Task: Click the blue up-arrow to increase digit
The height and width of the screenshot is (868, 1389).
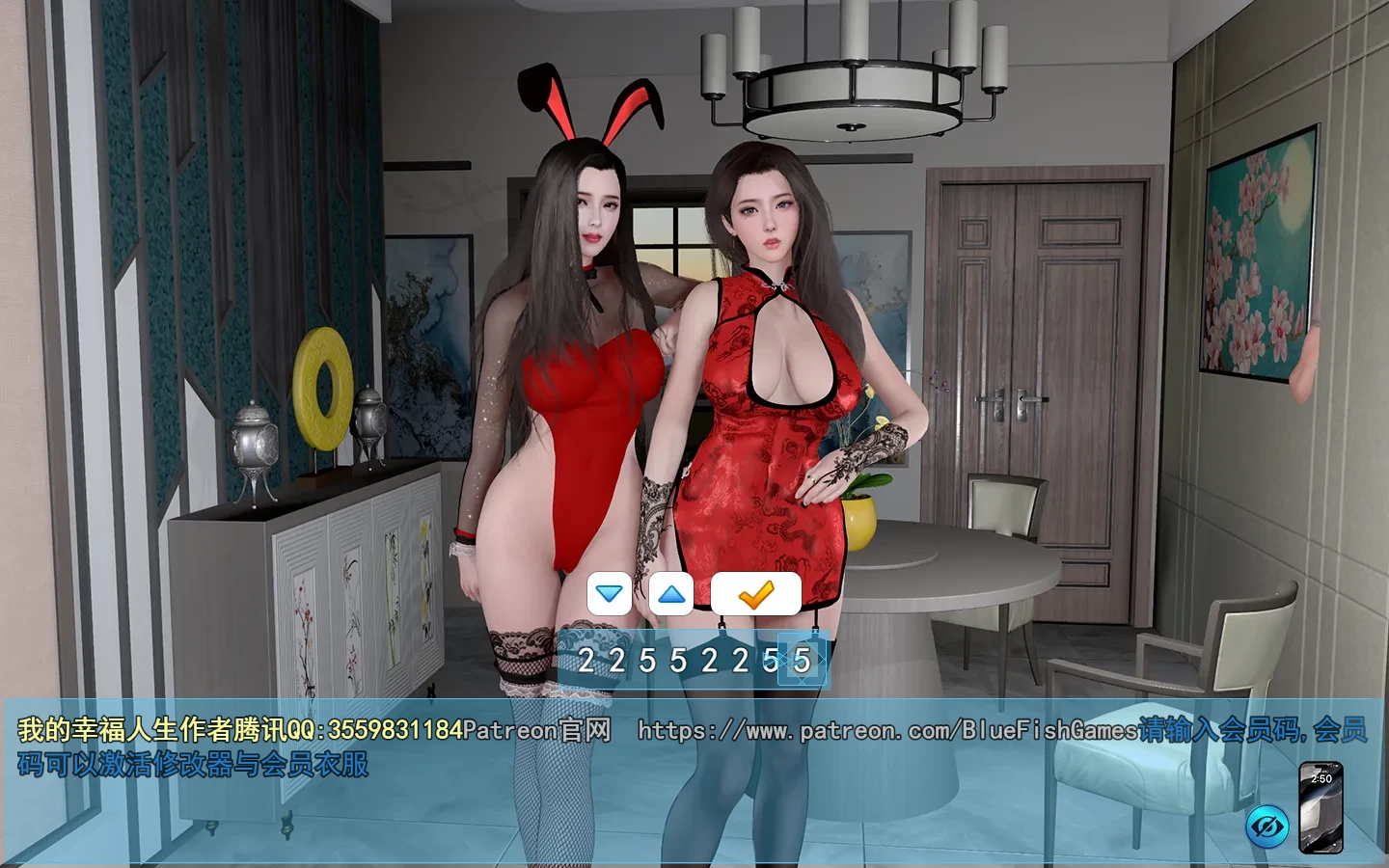Action: tap(670, 593)
